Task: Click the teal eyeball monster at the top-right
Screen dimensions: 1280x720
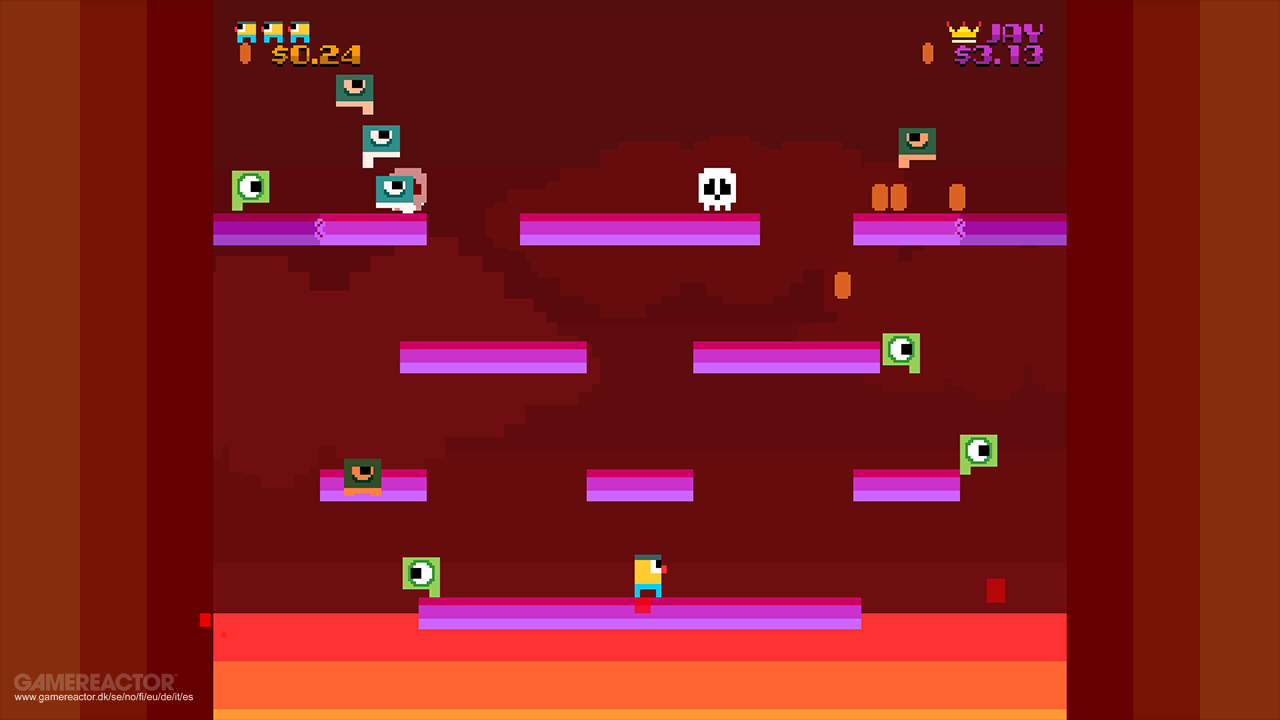Action: coord(919,141)
